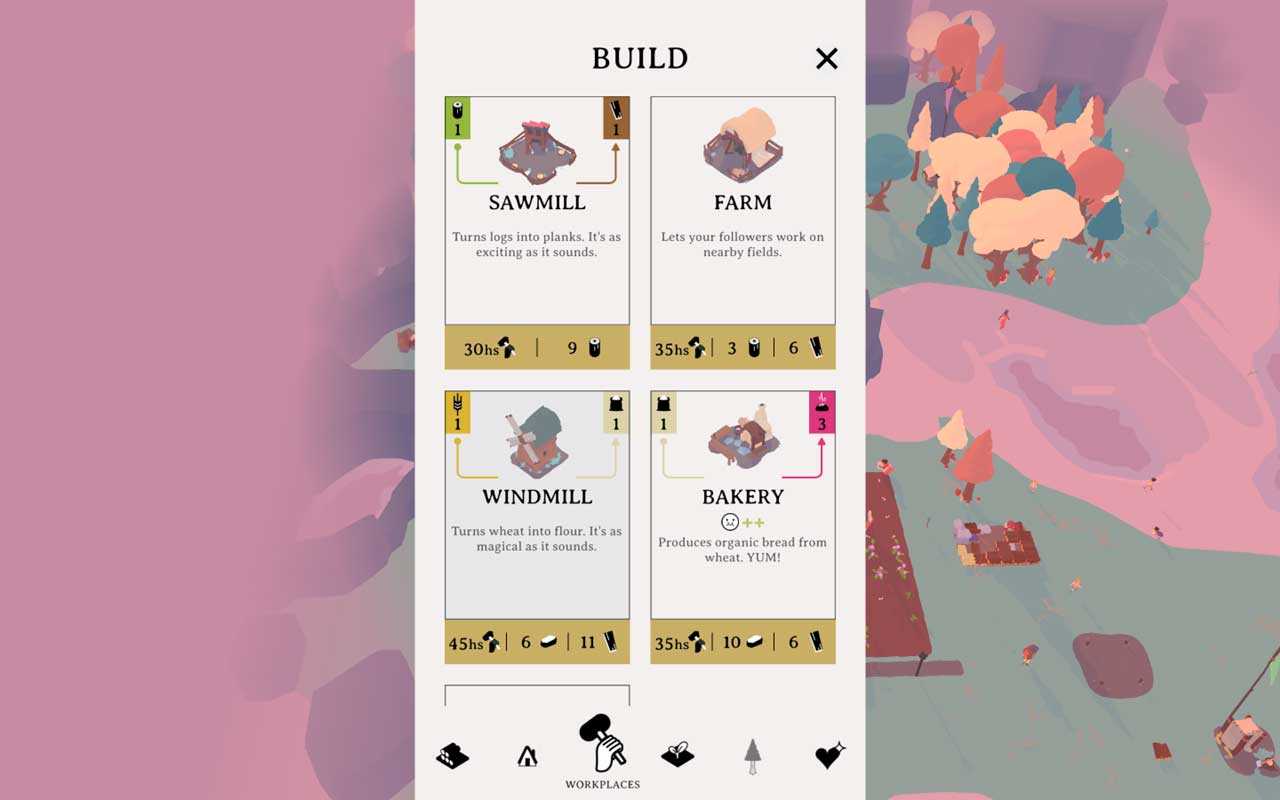Open the farming plots category with the sprout icon
Viewport: 1280px width, 800px height.
tap(678, 755)
